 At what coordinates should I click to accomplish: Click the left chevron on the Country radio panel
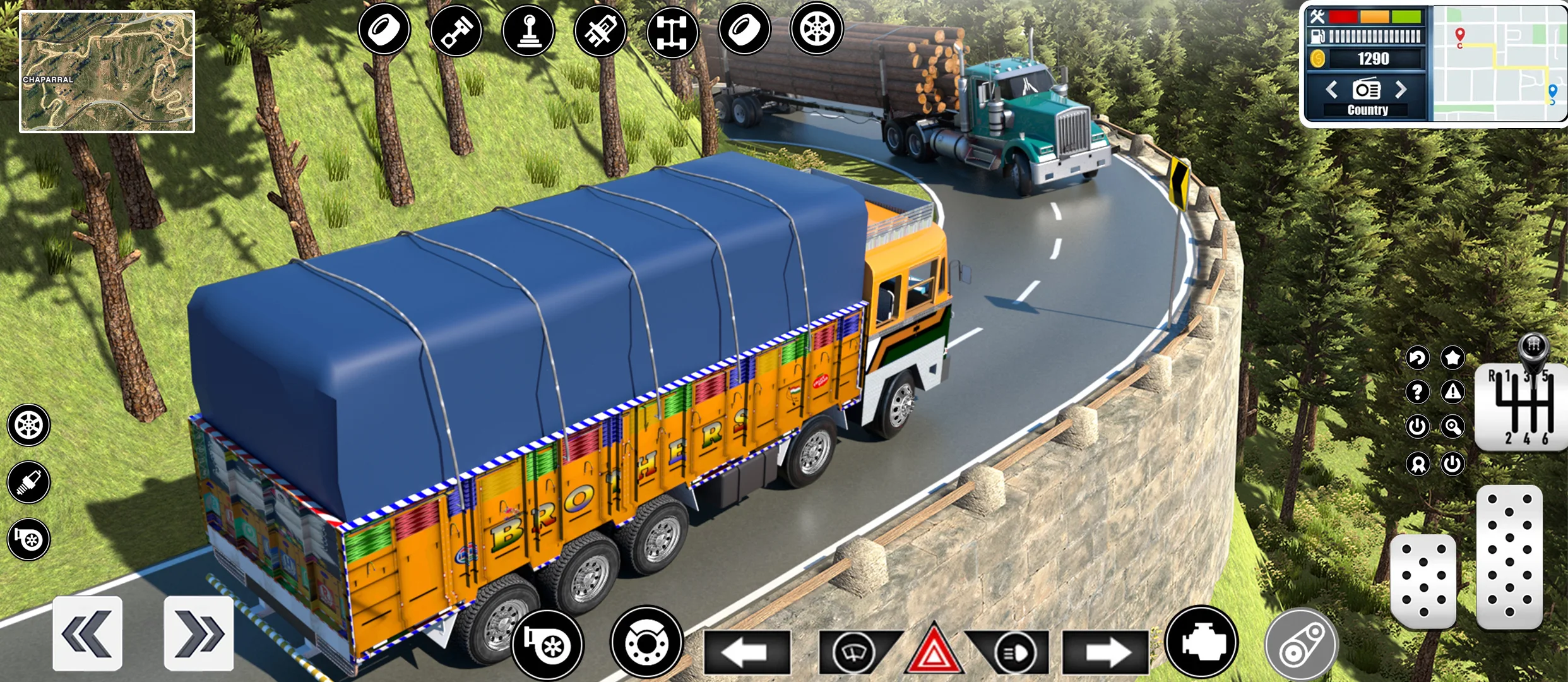click(1332, 90)
